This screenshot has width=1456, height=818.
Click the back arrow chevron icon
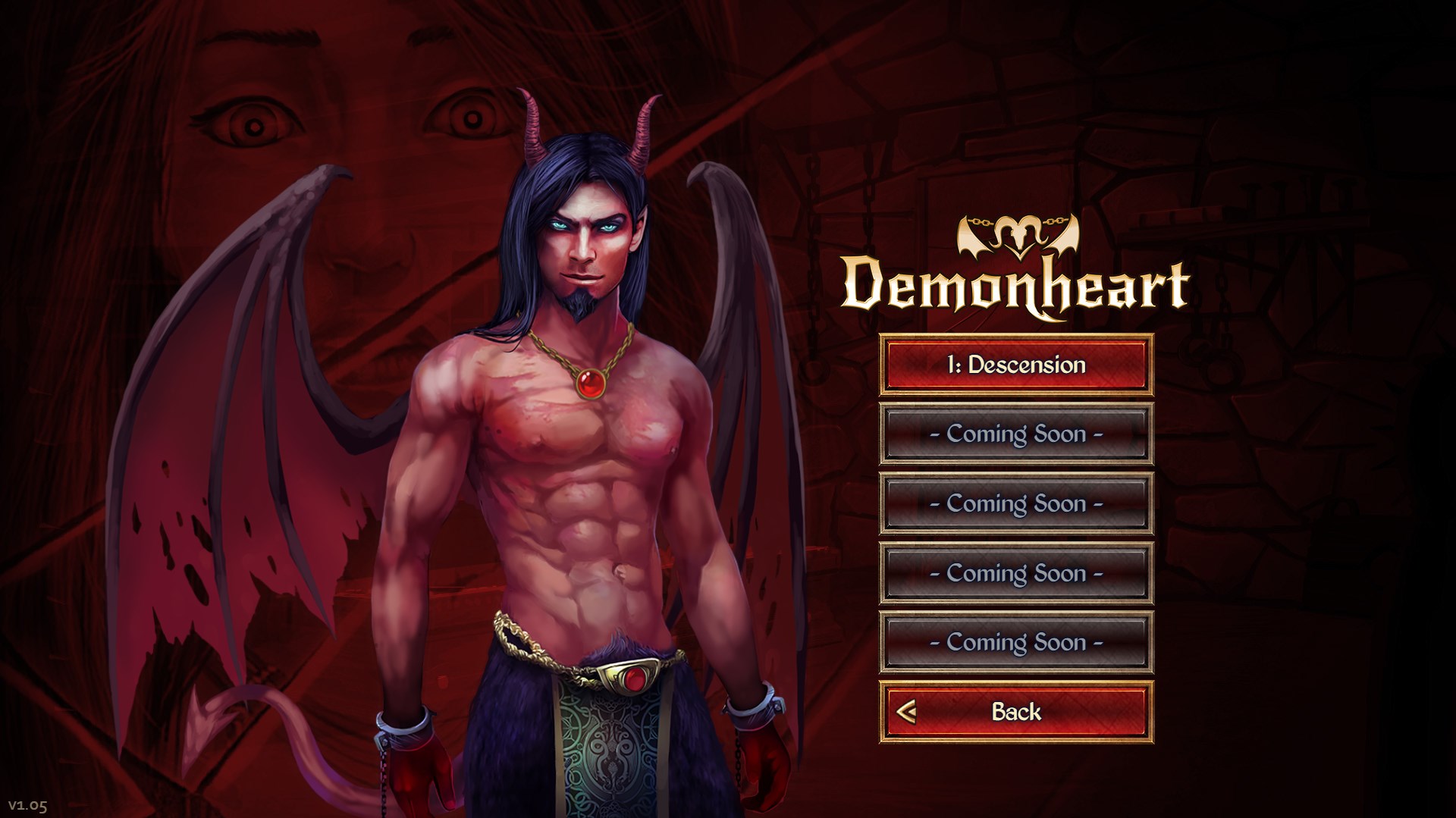click(907, 710)
